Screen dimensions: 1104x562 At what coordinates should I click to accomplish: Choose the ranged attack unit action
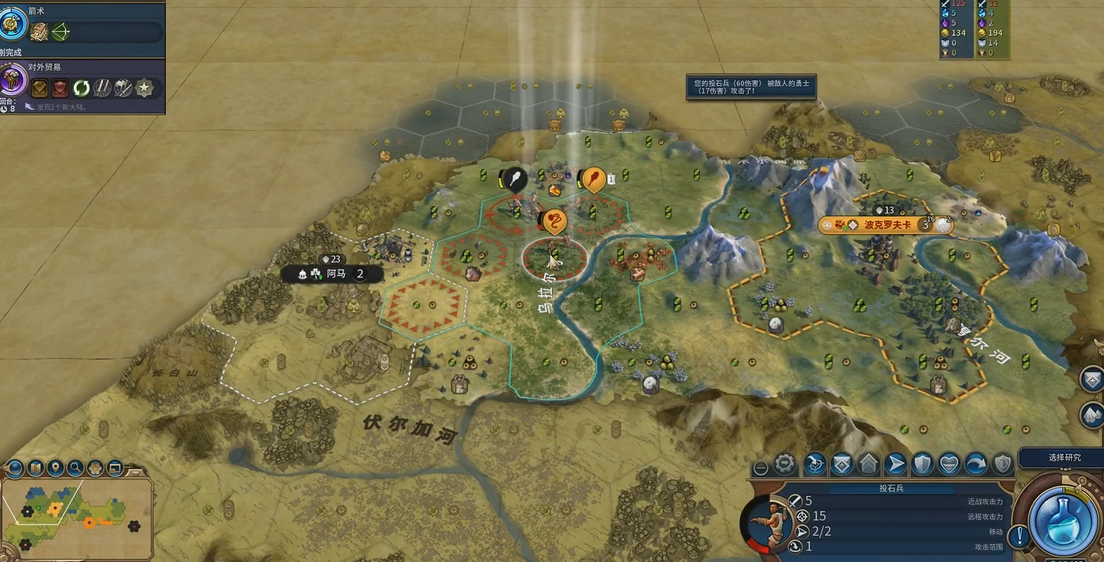pos(814,464)
